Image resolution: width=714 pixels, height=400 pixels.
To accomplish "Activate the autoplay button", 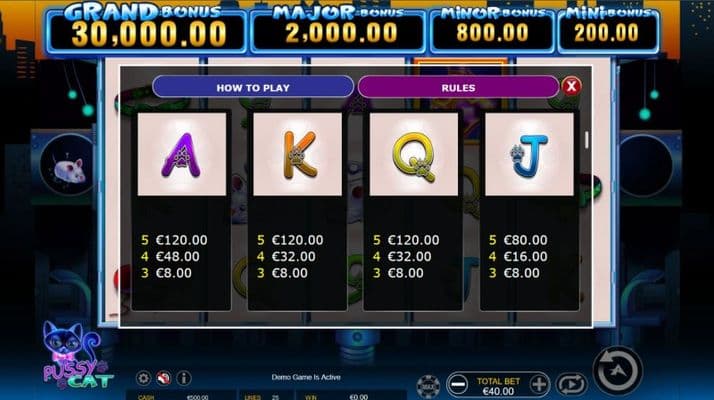I will pyautogui.click(x=571, y=383).
